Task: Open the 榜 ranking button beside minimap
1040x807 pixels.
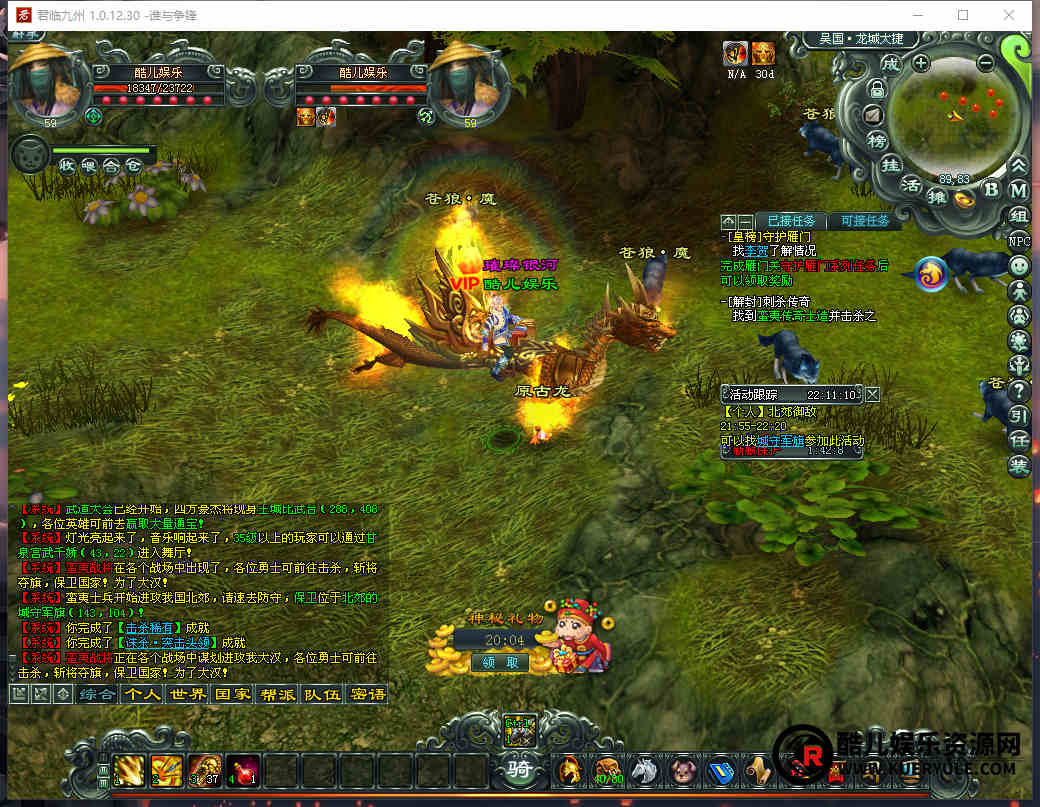Action: tap(876, 139)
